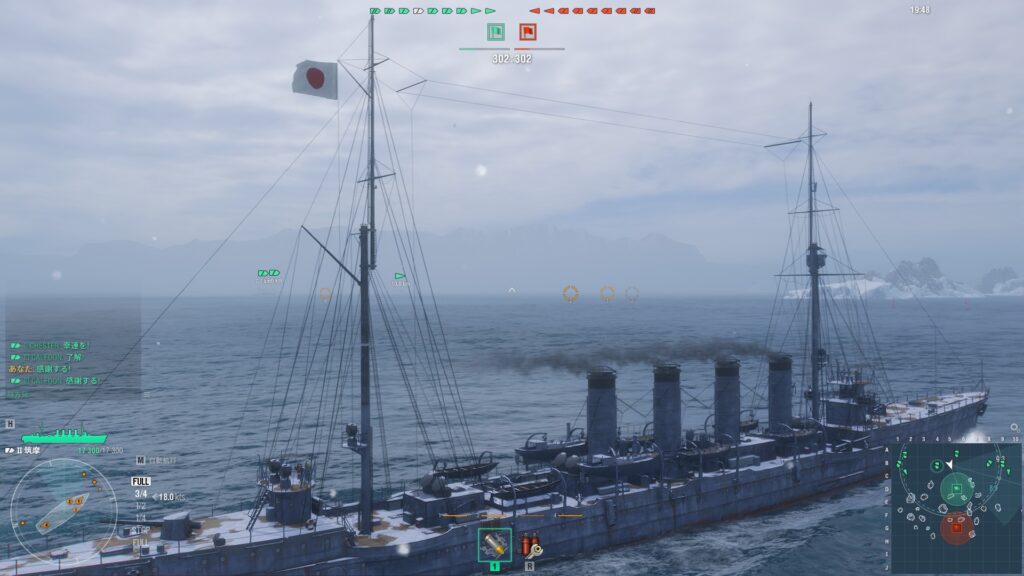Select the HE shell ammo slot

494,545
